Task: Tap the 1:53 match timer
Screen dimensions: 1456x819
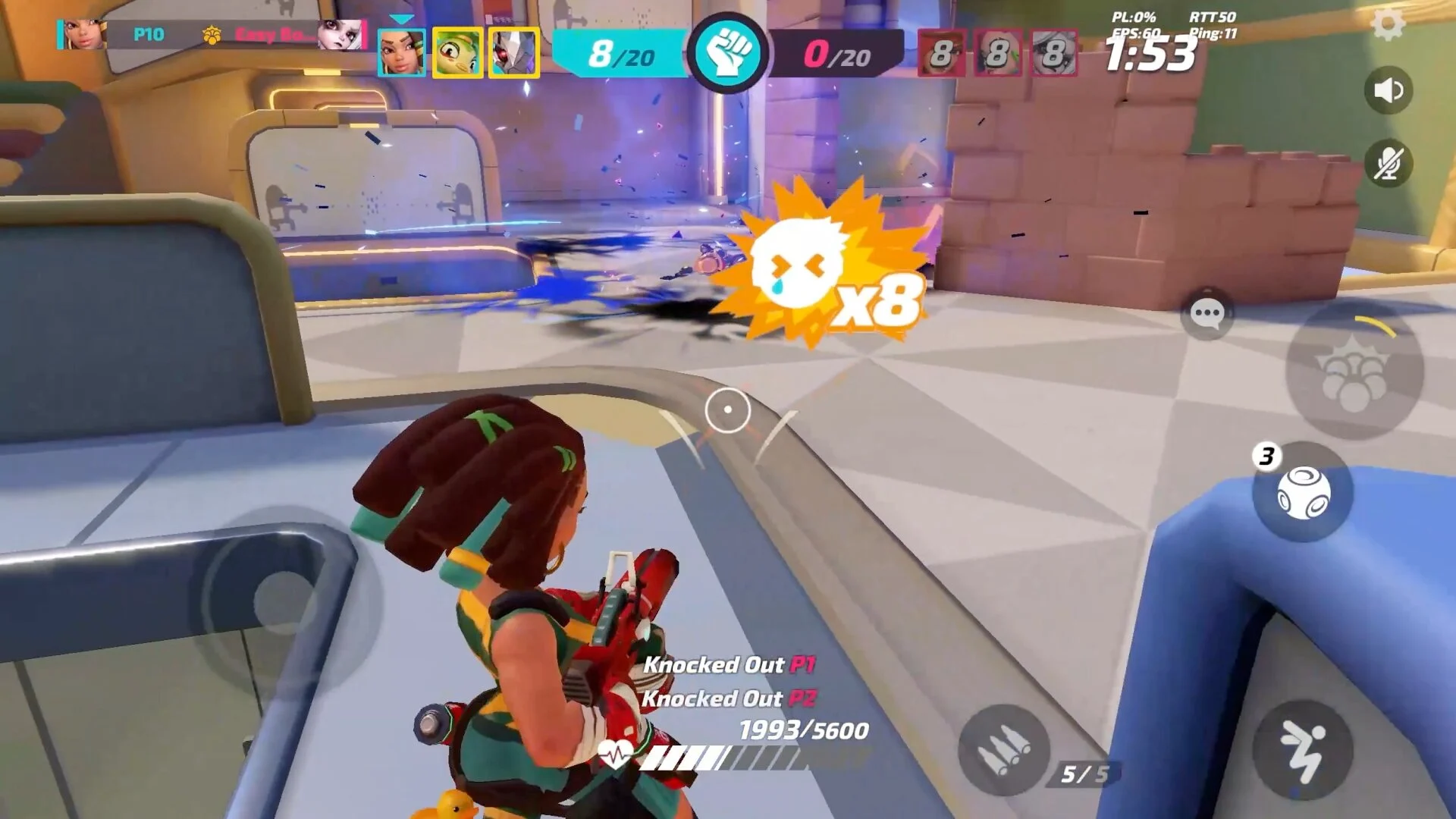Action: (x=1147, y=55)
